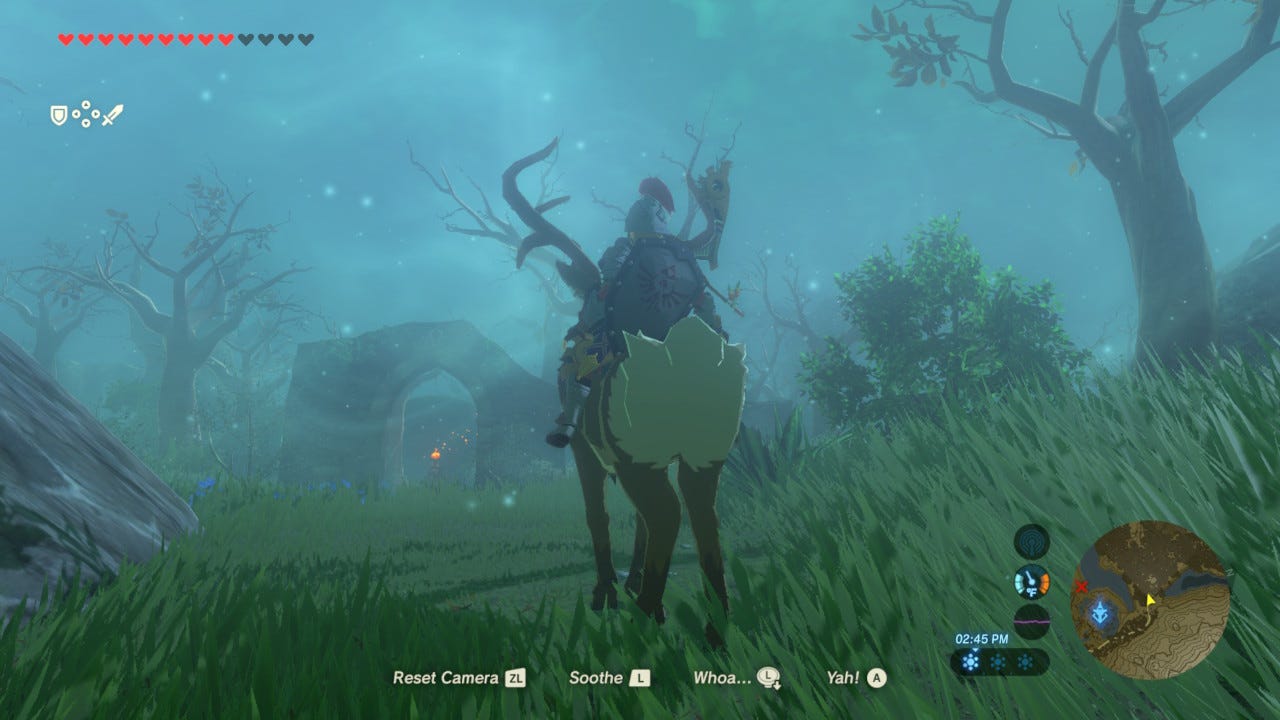Click the Sheikah Sensor signal icon
Screen dimensions: 1280x720
tap(1031, 542)
